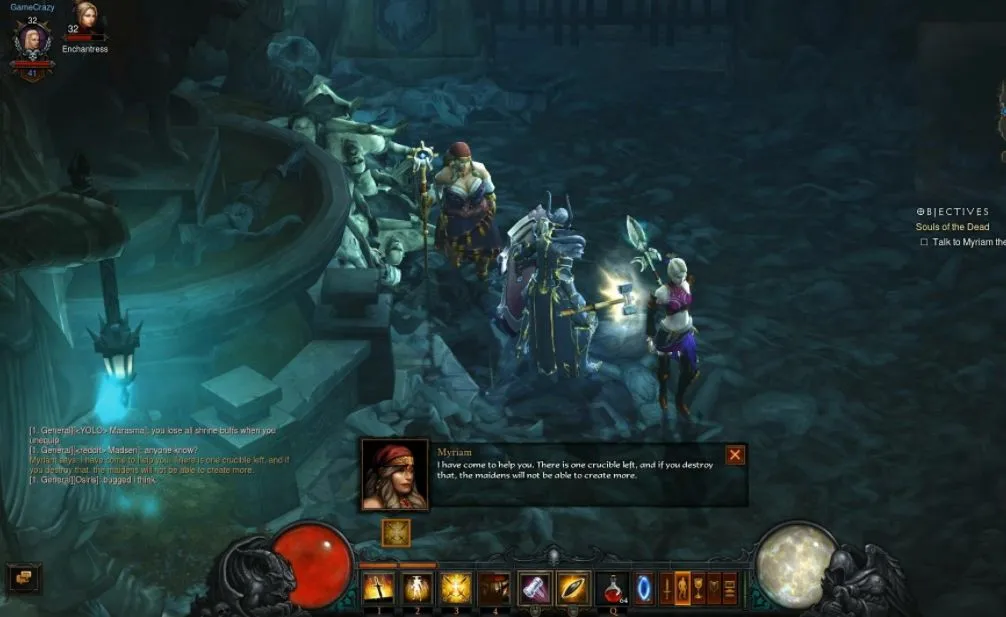The height and width of the screenshot is (617, 1006).
Task: Open the skills menu sword button
Action: (666, 587)
